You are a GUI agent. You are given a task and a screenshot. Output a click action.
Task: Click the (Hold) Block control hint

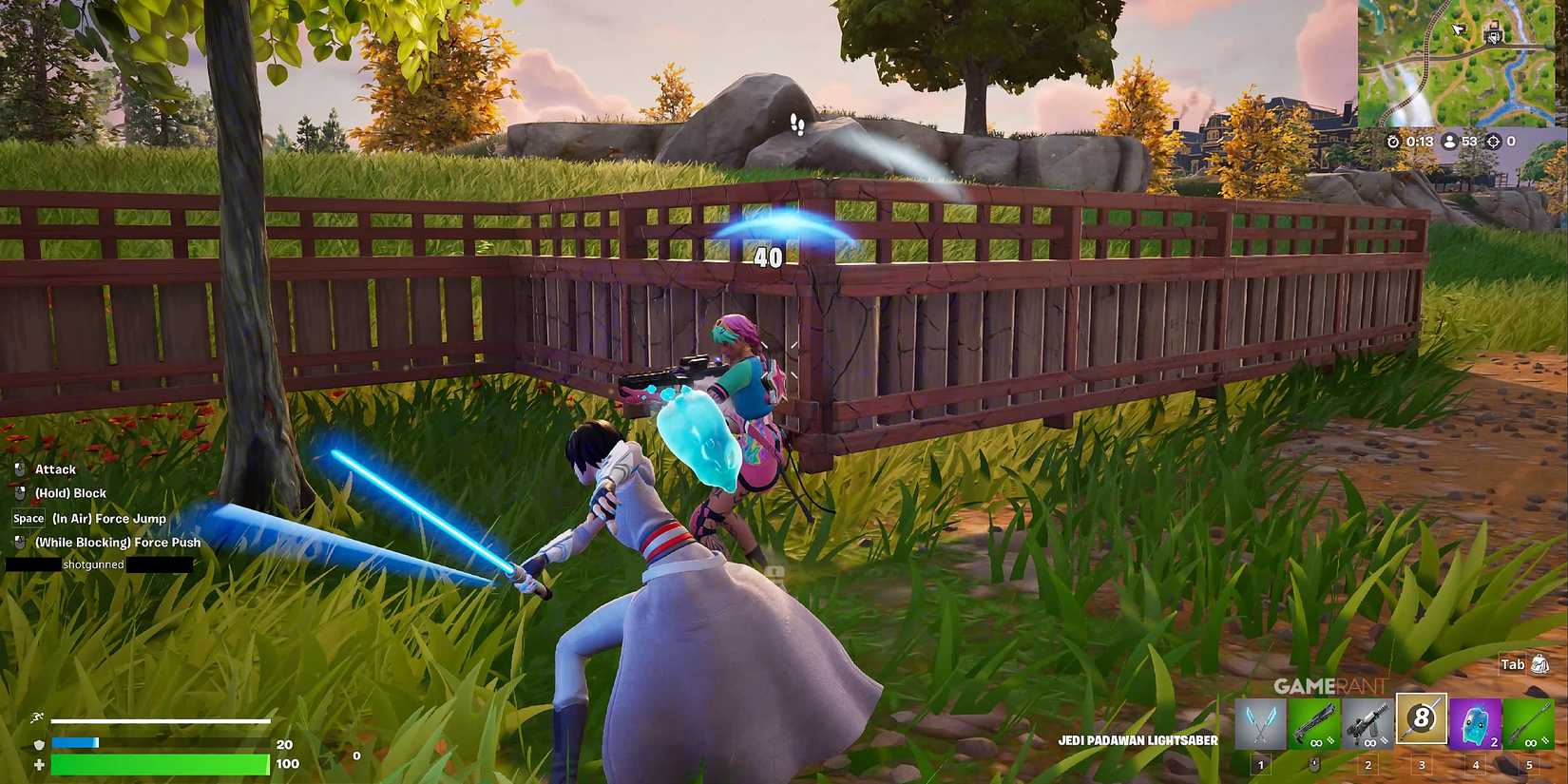[x=69, y=492]
